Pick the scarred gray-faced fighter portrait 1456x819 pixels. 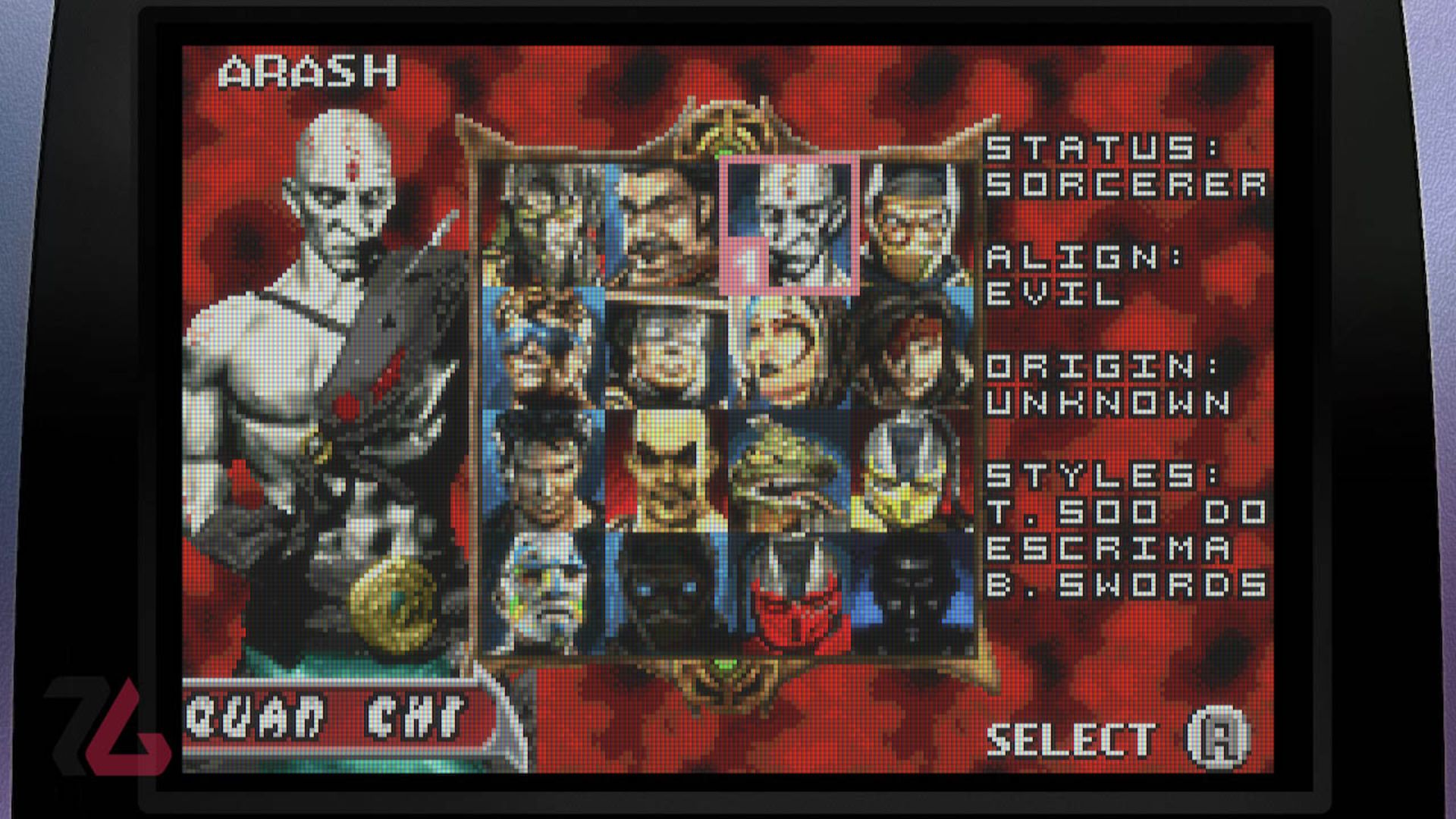click(544, 225)
